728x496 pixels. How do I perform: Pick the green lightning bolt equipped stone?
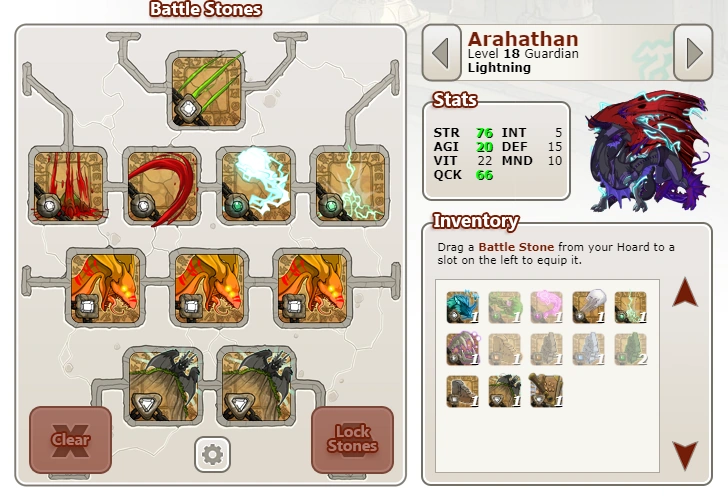click(x=345, y=186)
